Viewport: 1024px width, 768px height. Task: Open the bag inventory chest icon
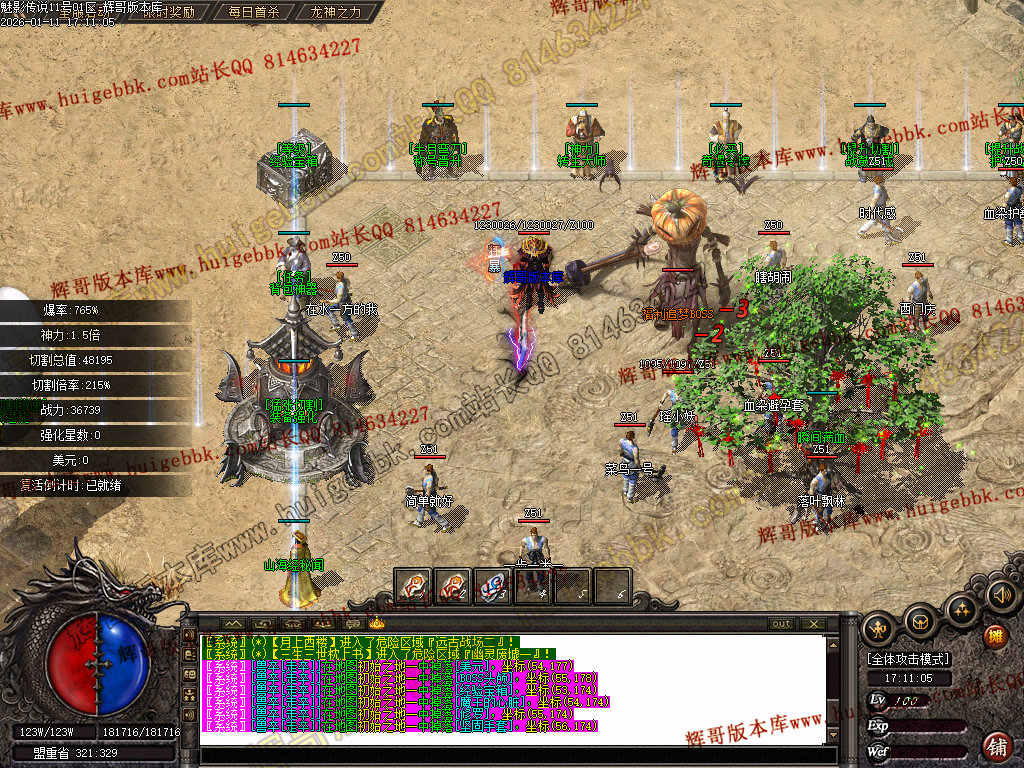920,622
